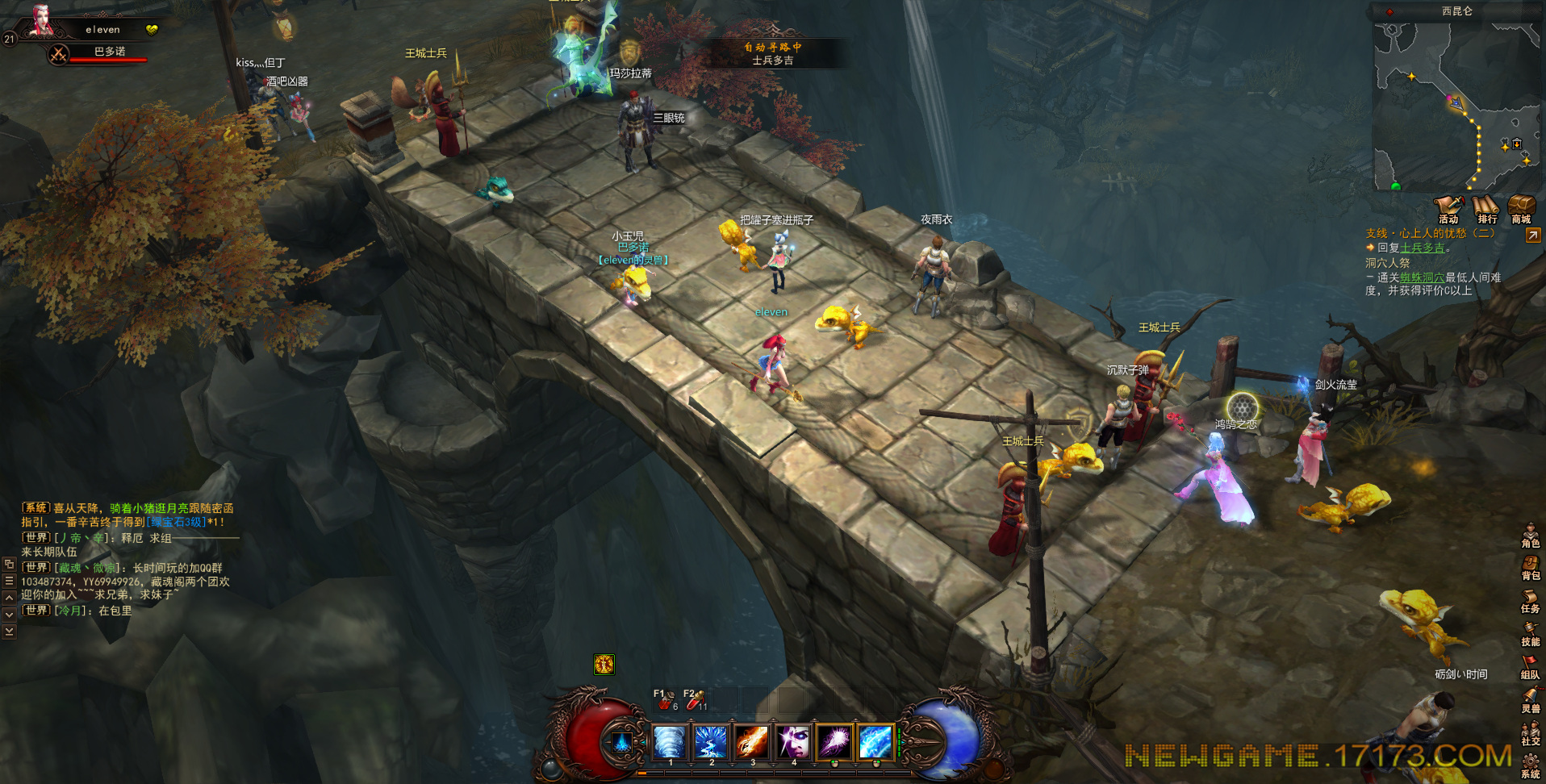Expand the quest tracker with arrow button
This screenshot has width=1546, height=784.
[1532, 235]
